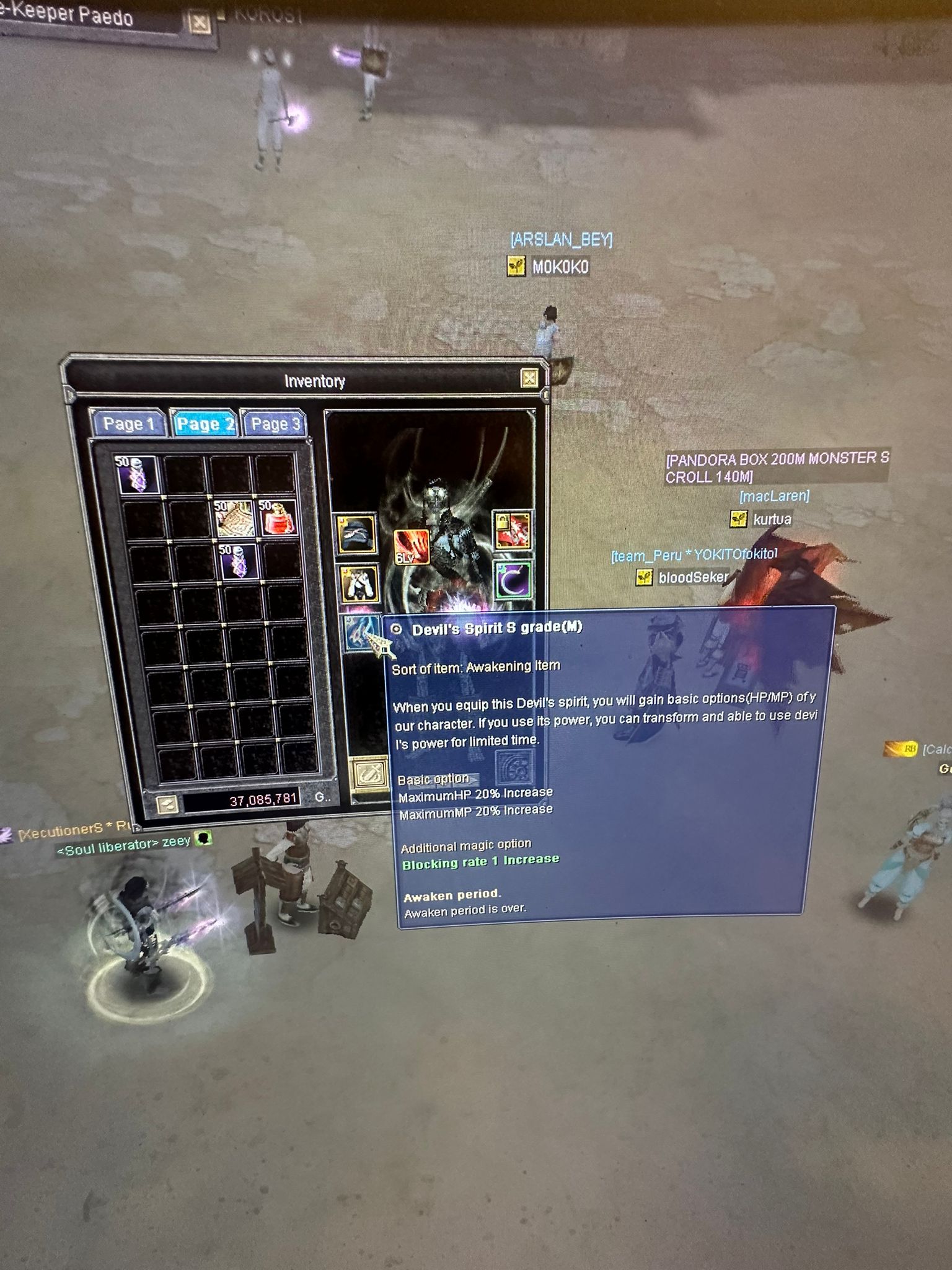
Task: Select the purple crescent equipment slot
Action: pyautogui.click(x=513, y=581)
